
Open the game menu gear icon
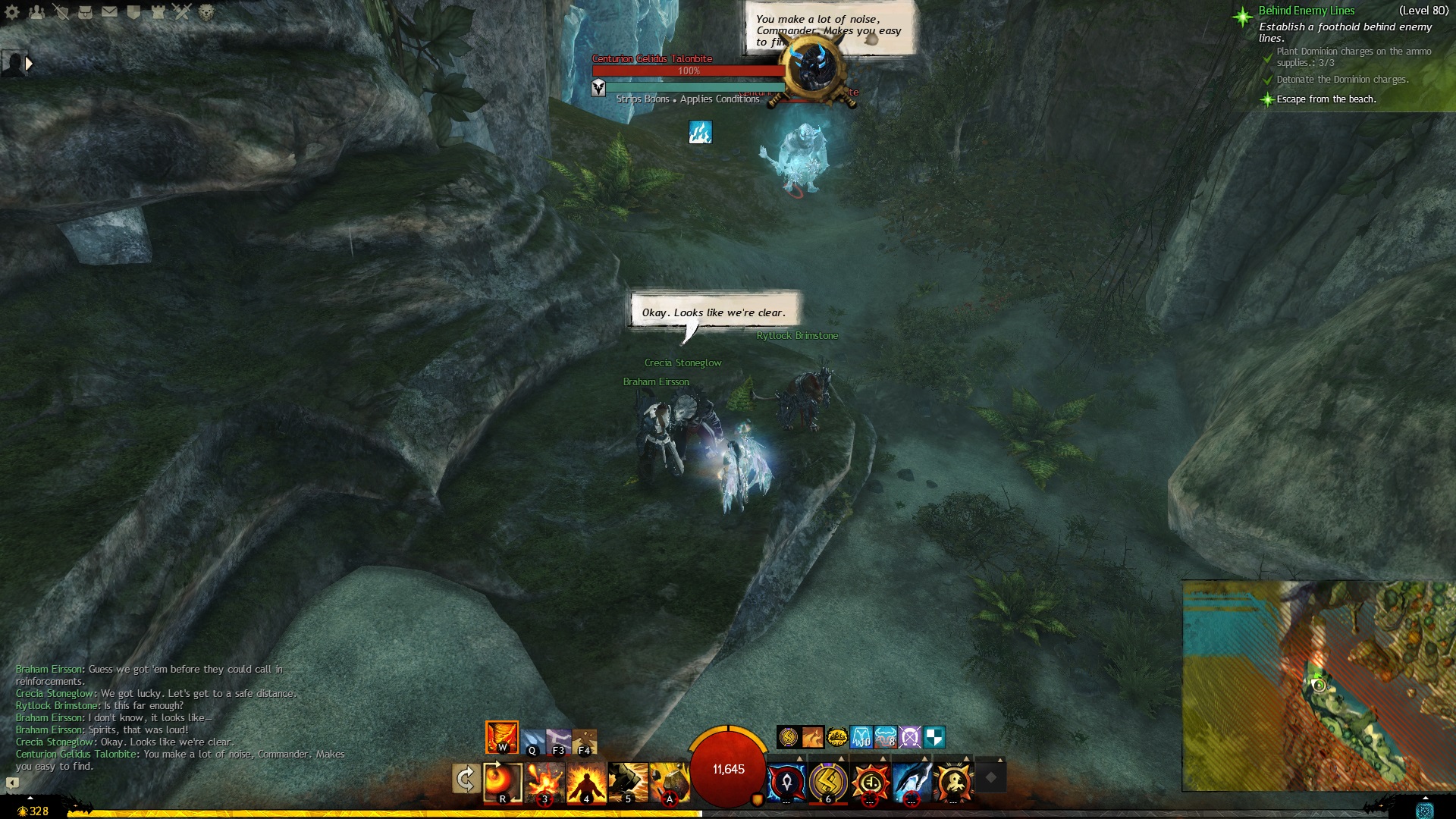(12, 12)
